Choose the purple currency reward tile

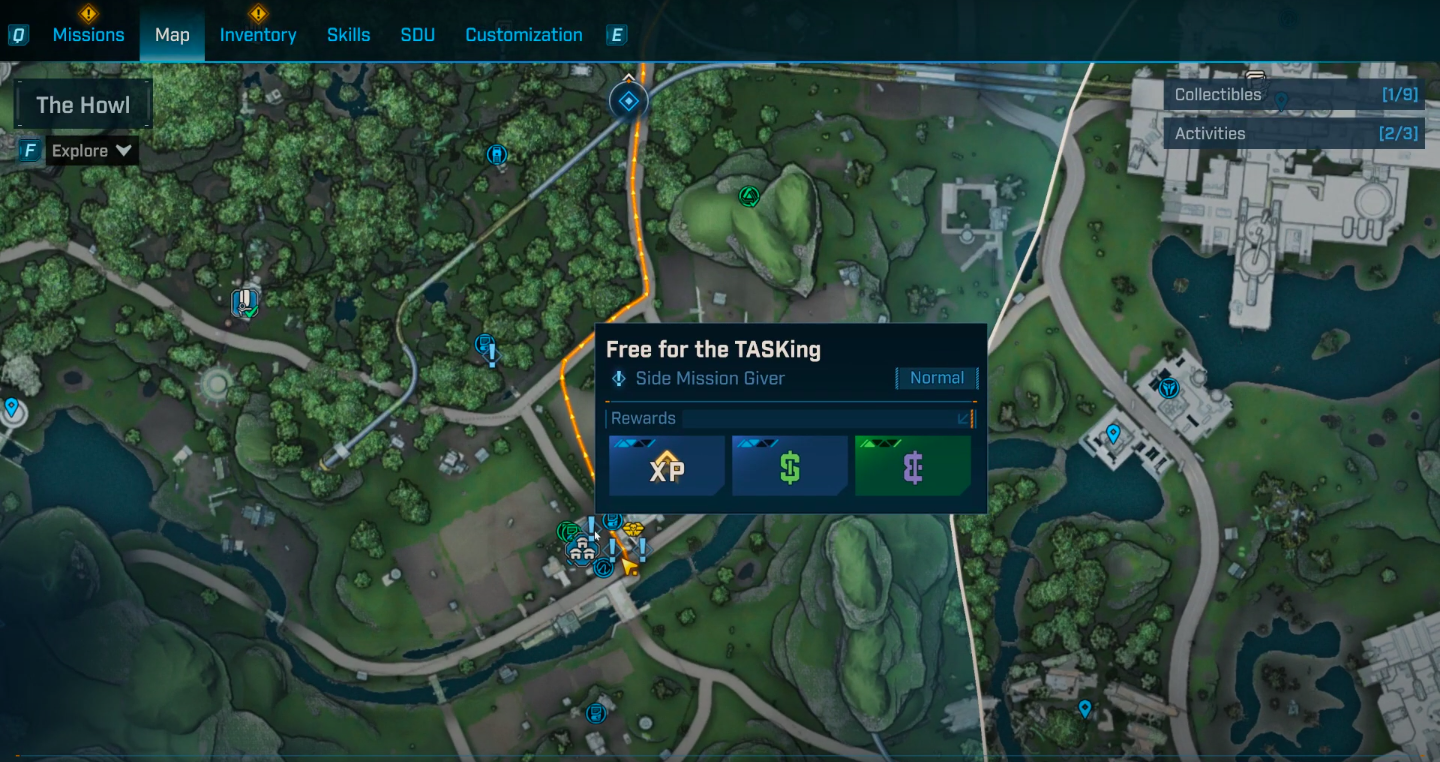coord(912,466)
